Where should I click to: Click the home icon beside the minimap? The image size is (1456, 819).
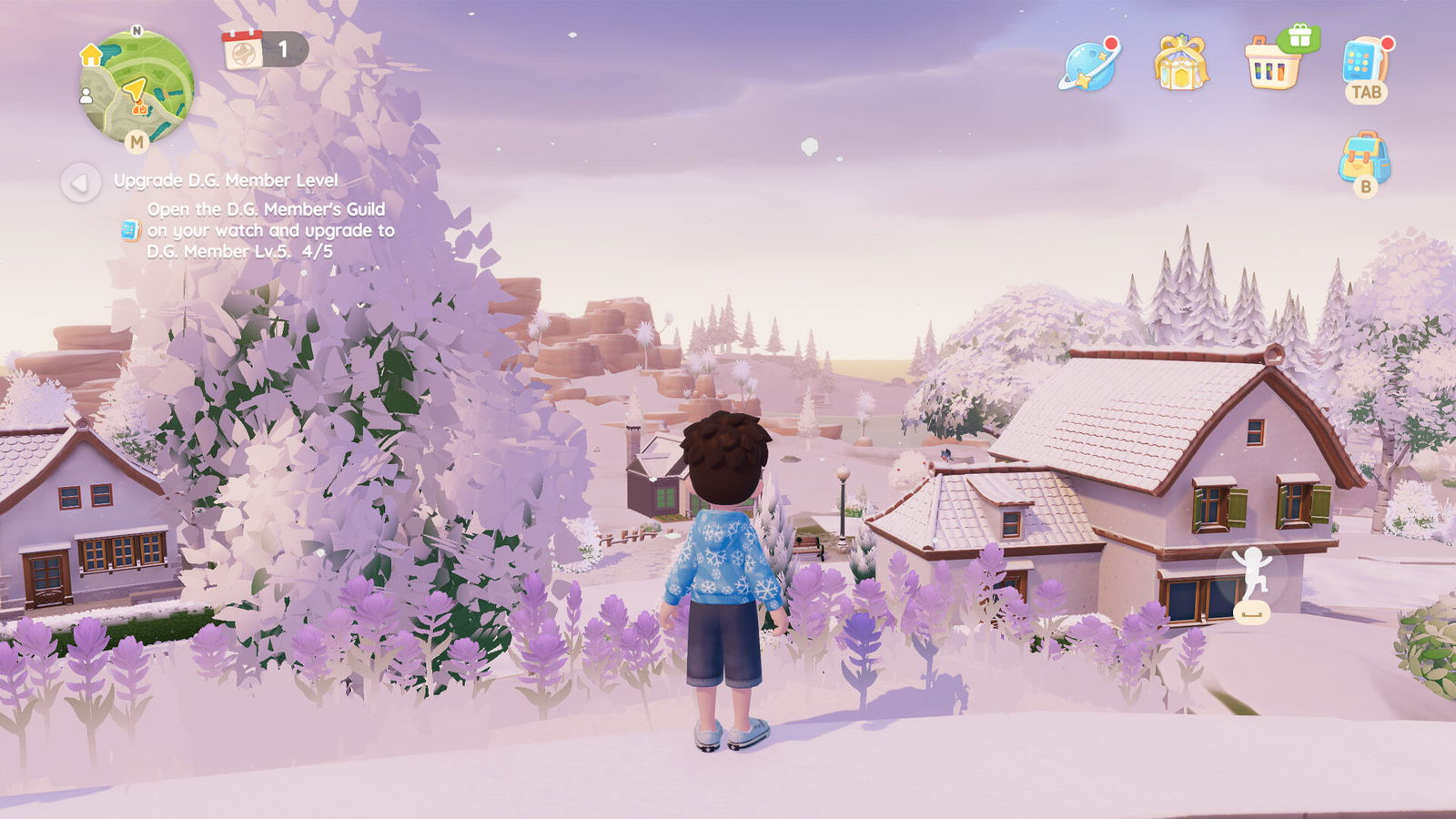pyautogui.click(x=91, y=55)
